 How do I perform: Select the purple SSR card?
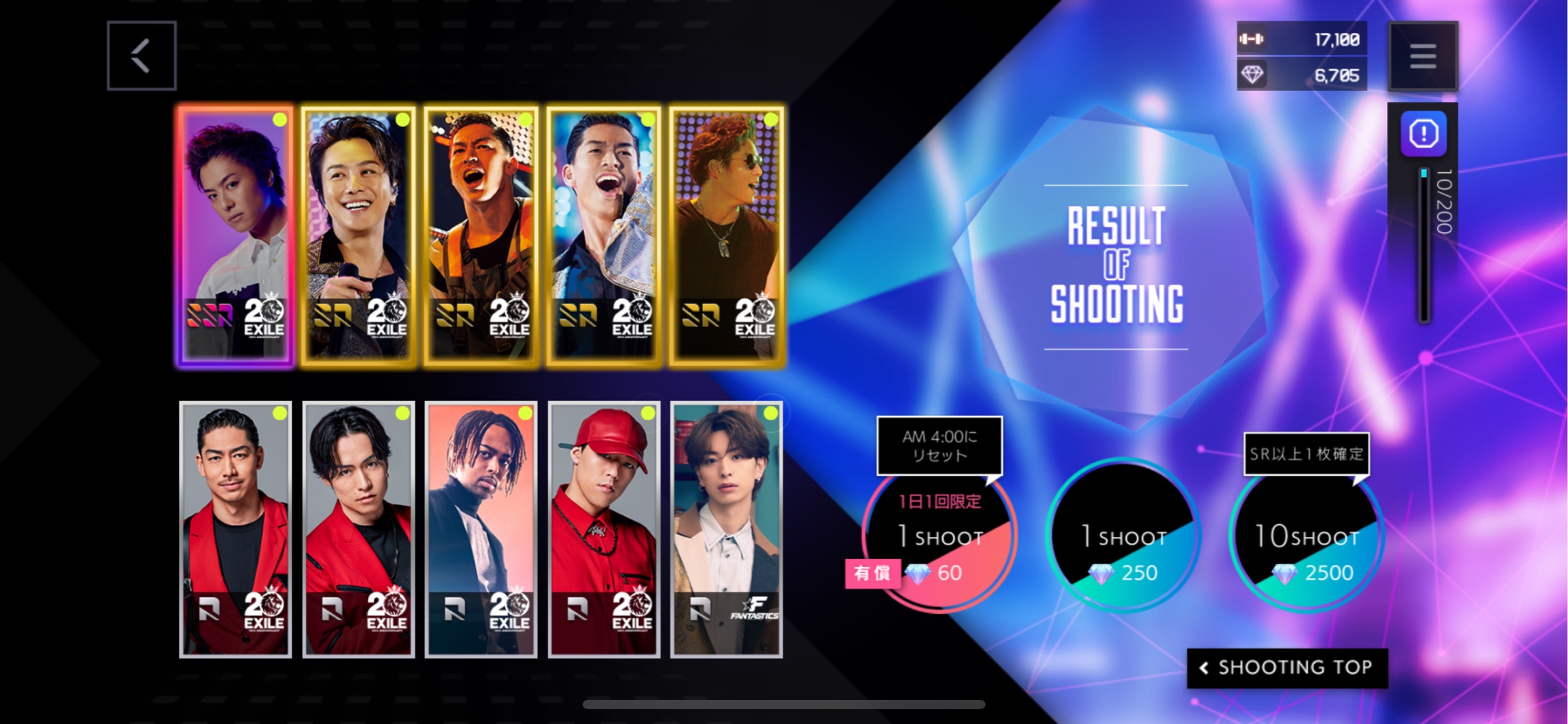pyautogui.click(x=235, y=235)
